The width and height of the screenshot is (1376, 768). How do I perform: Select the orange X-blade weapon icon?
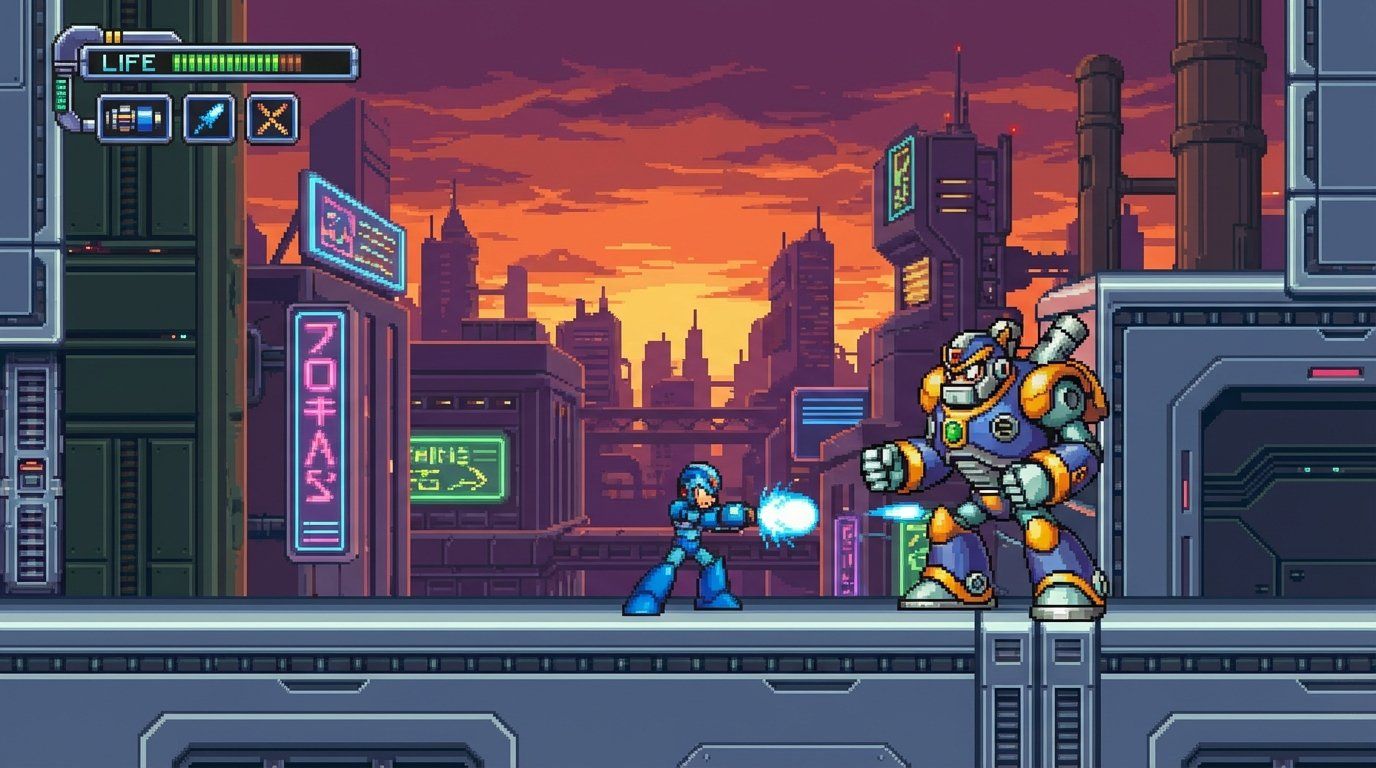pos(273,118)
